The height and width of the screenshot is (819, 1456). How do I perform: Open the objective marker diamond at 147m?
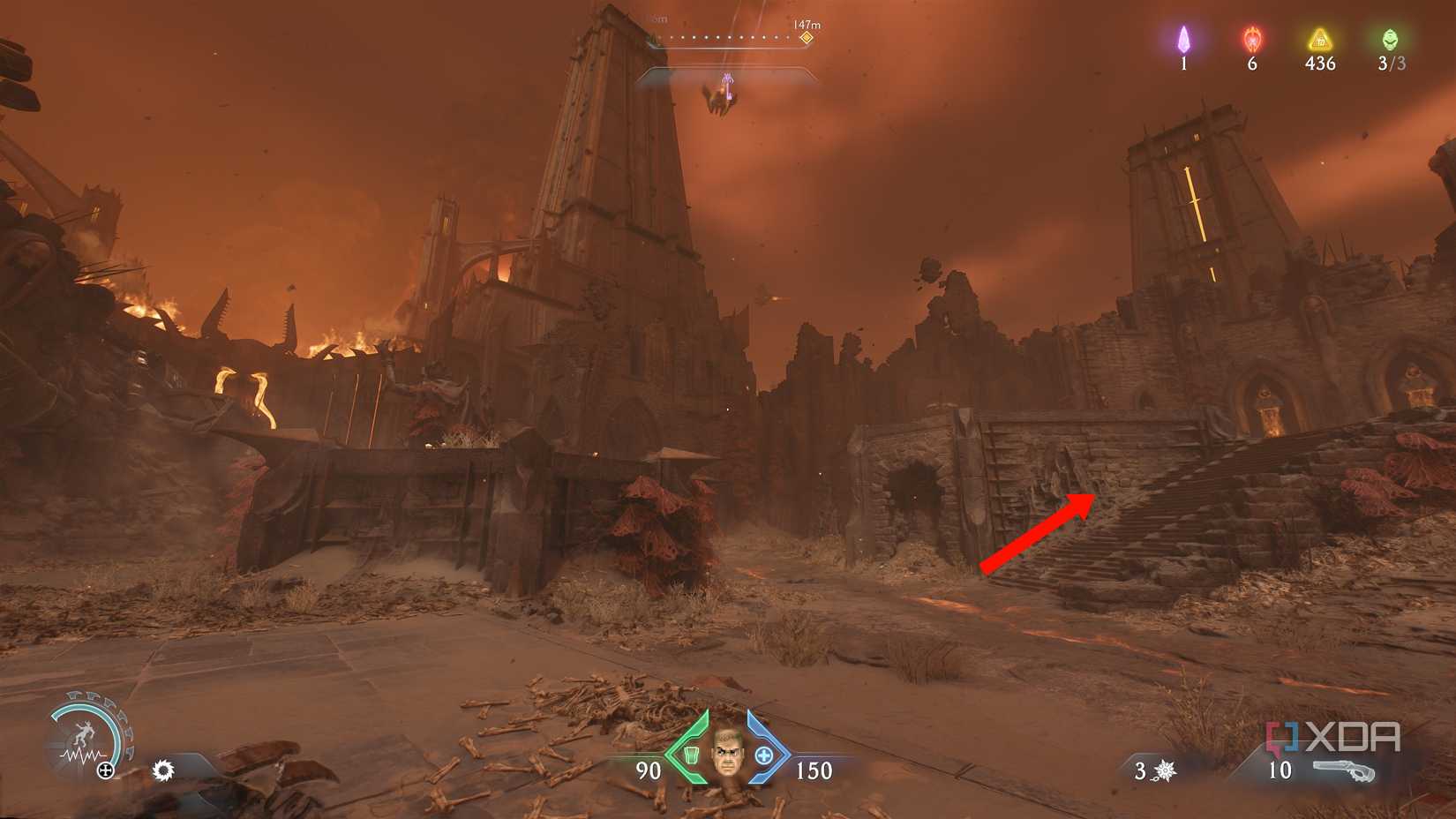805,38
